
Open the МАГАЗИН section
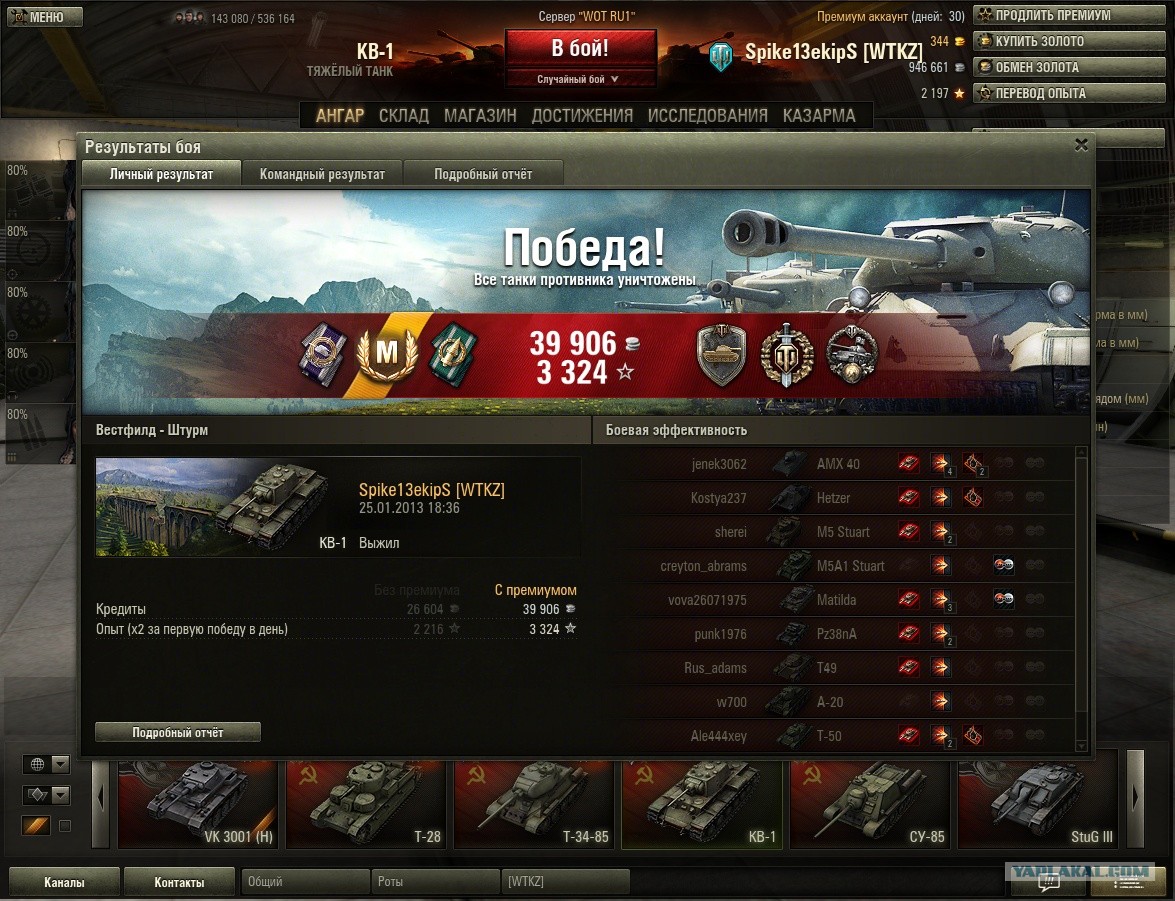480,115
